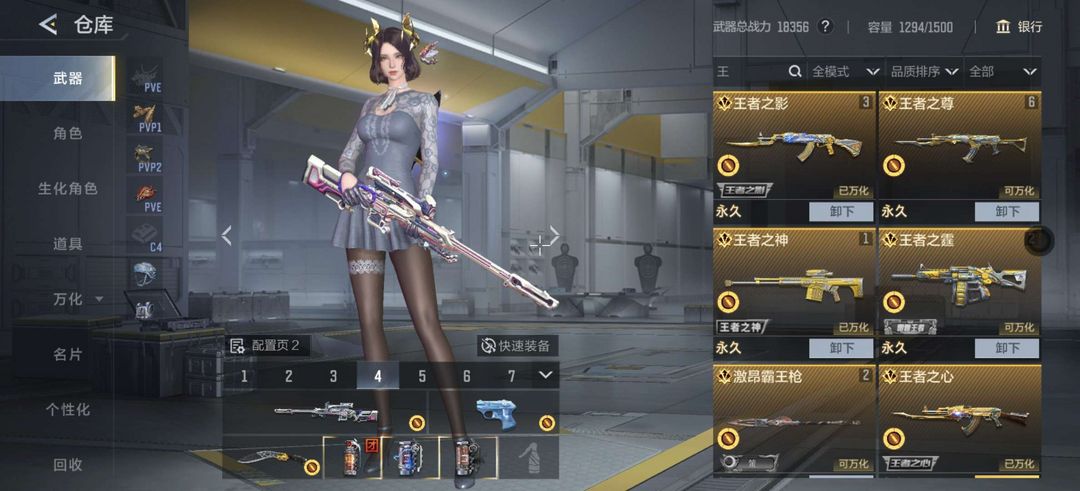Viewport: 1080px width, 491px height.
Task: Open the 品质排序 sort dropdown
Action: point(924,72)
